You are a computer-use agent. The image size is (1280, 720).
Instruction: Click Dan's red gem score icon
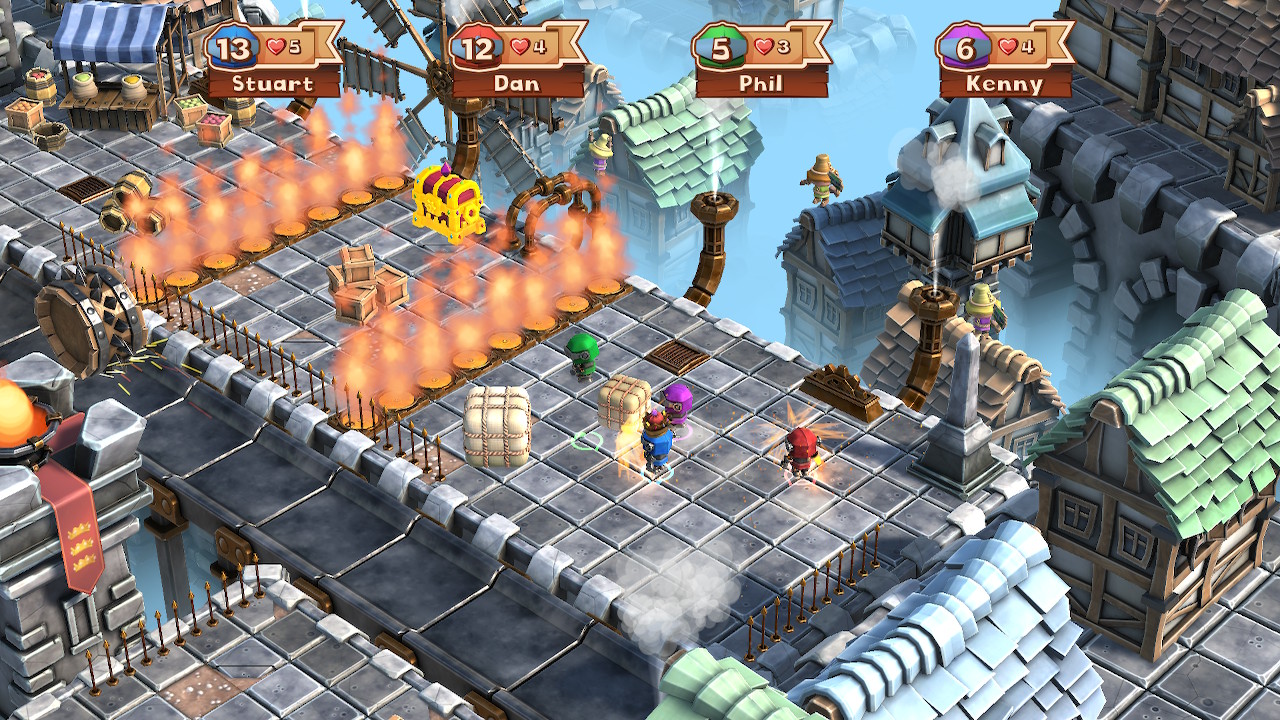[478, 45]
